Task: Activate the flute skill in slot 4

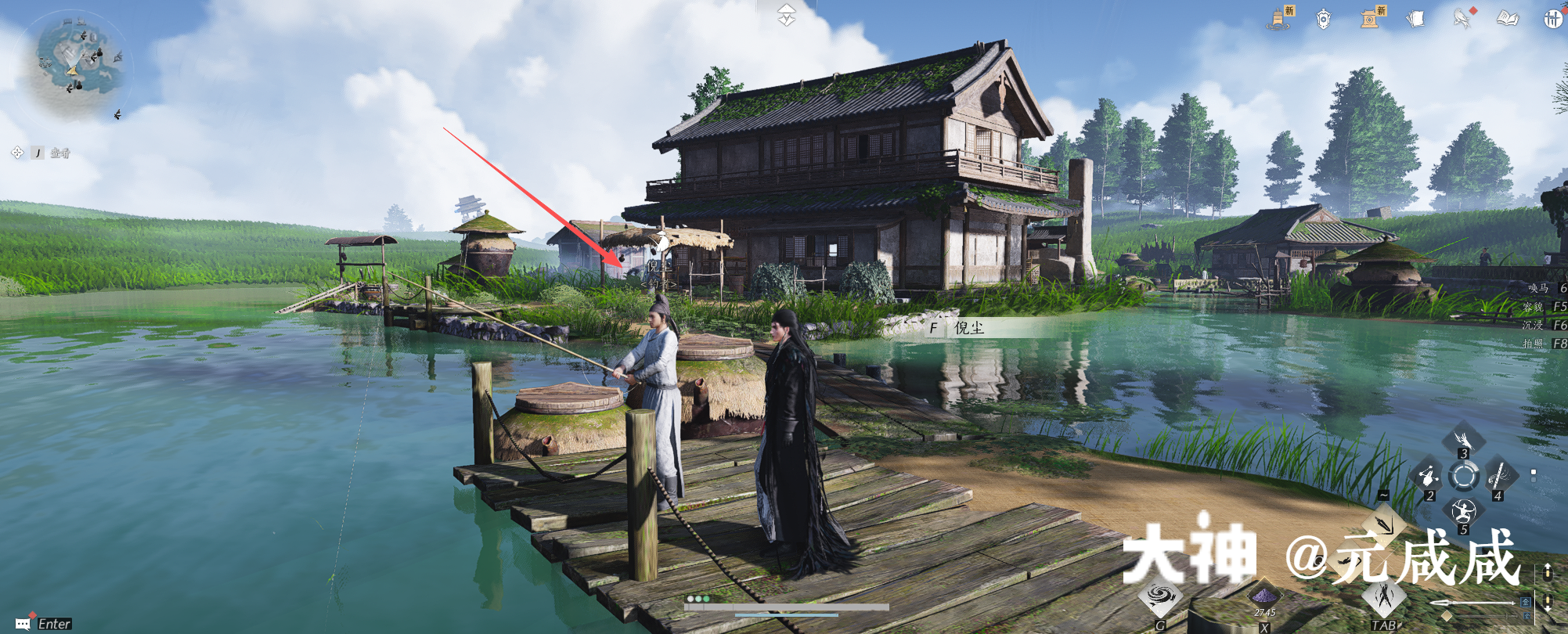Action: click(x=1499, y=474)
